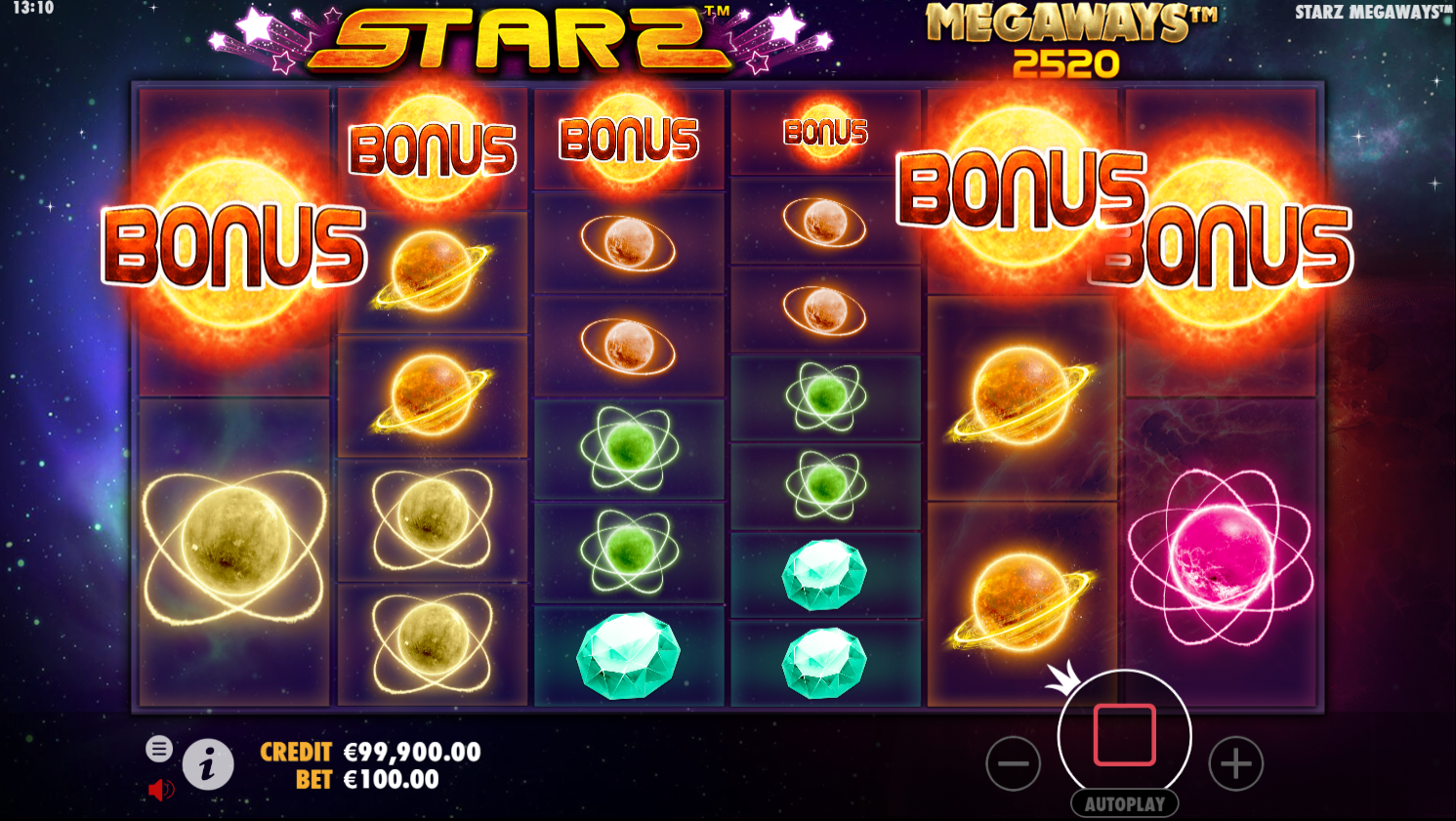Click a green atom symbol on the fourth reel
The width and height of the screenshot is (1456, 821).
click(825, 398)
